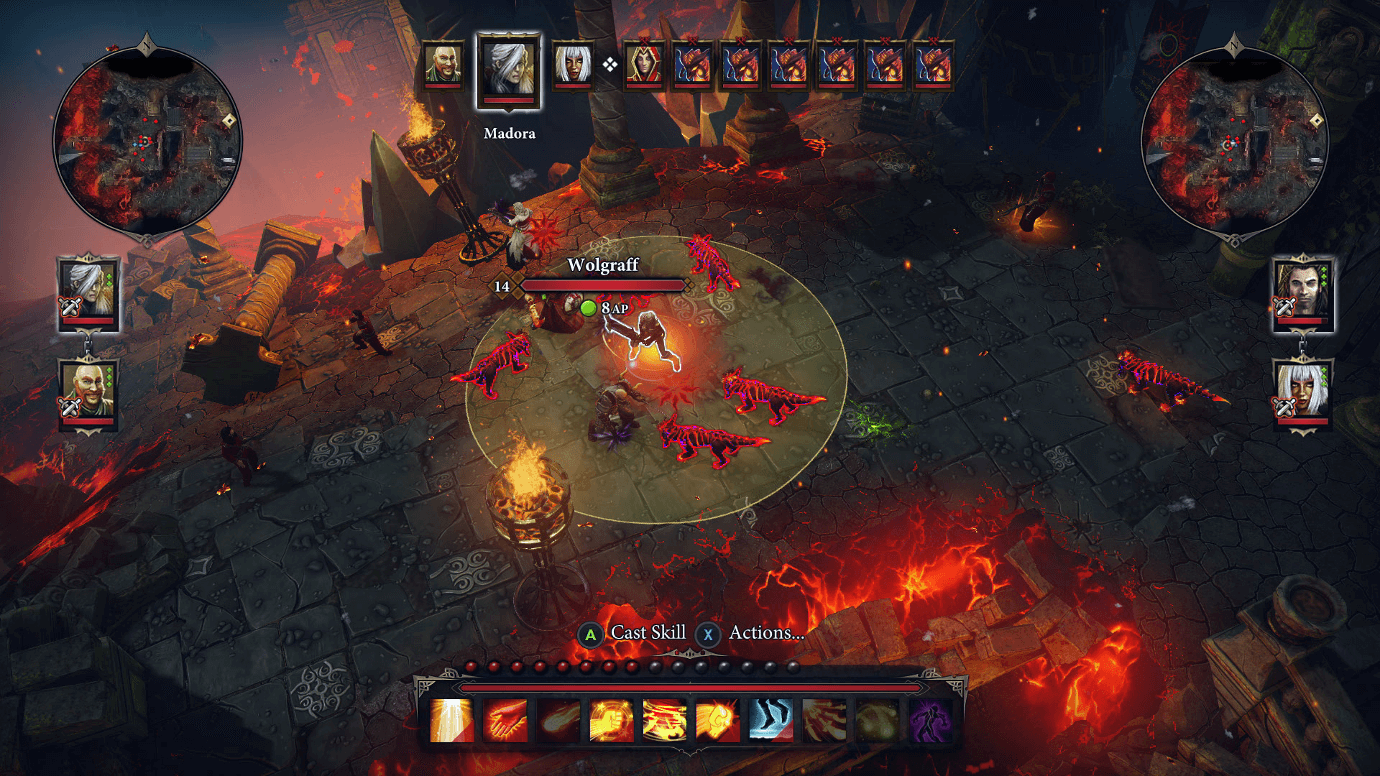The width and height of the screenshot is (1380, 776).
Task: Select the glowing yellow orb skill icon
Action: tap(878, 721)
